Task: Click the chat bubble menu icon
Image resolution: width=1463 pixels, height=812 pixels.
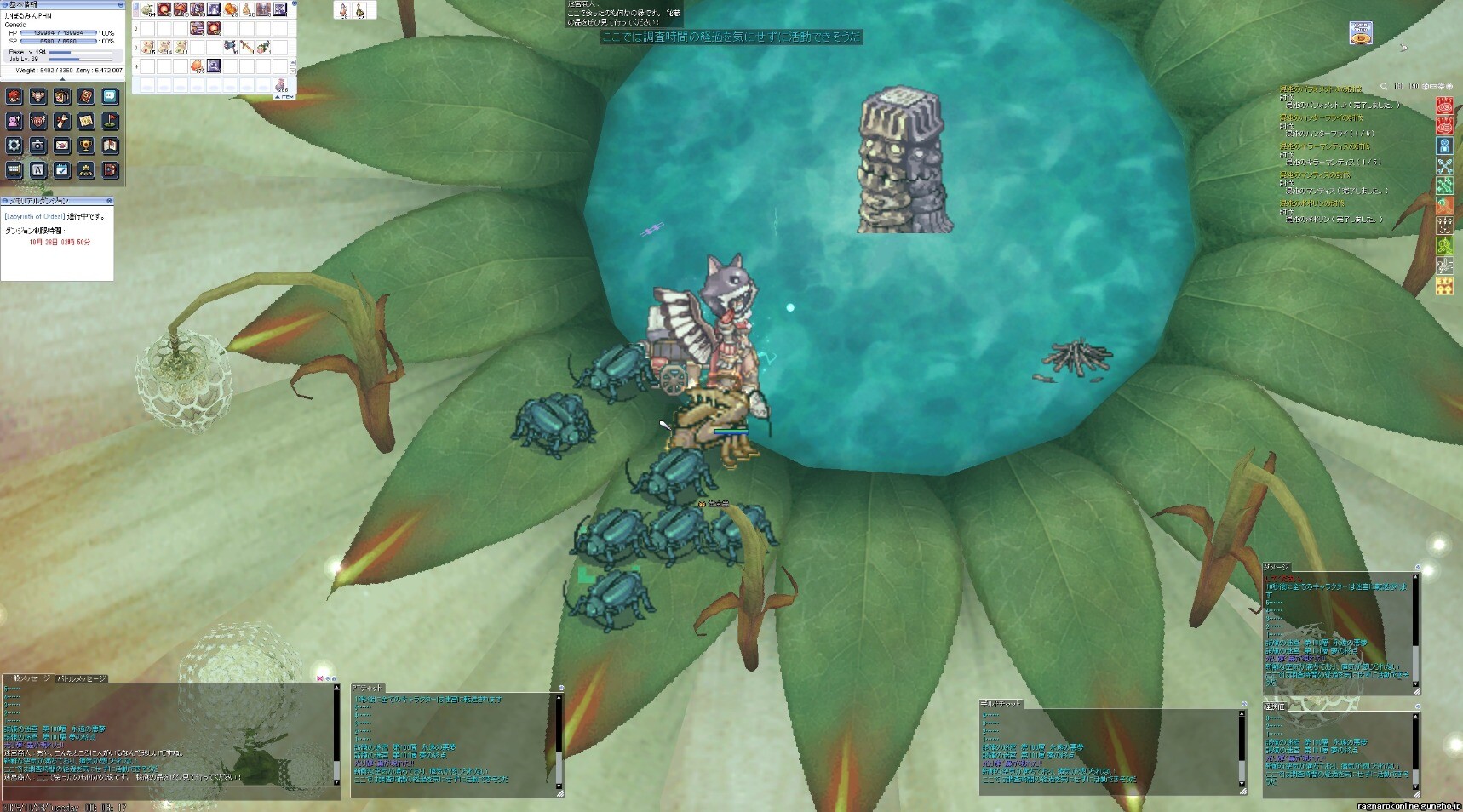Action: point(110,96)
